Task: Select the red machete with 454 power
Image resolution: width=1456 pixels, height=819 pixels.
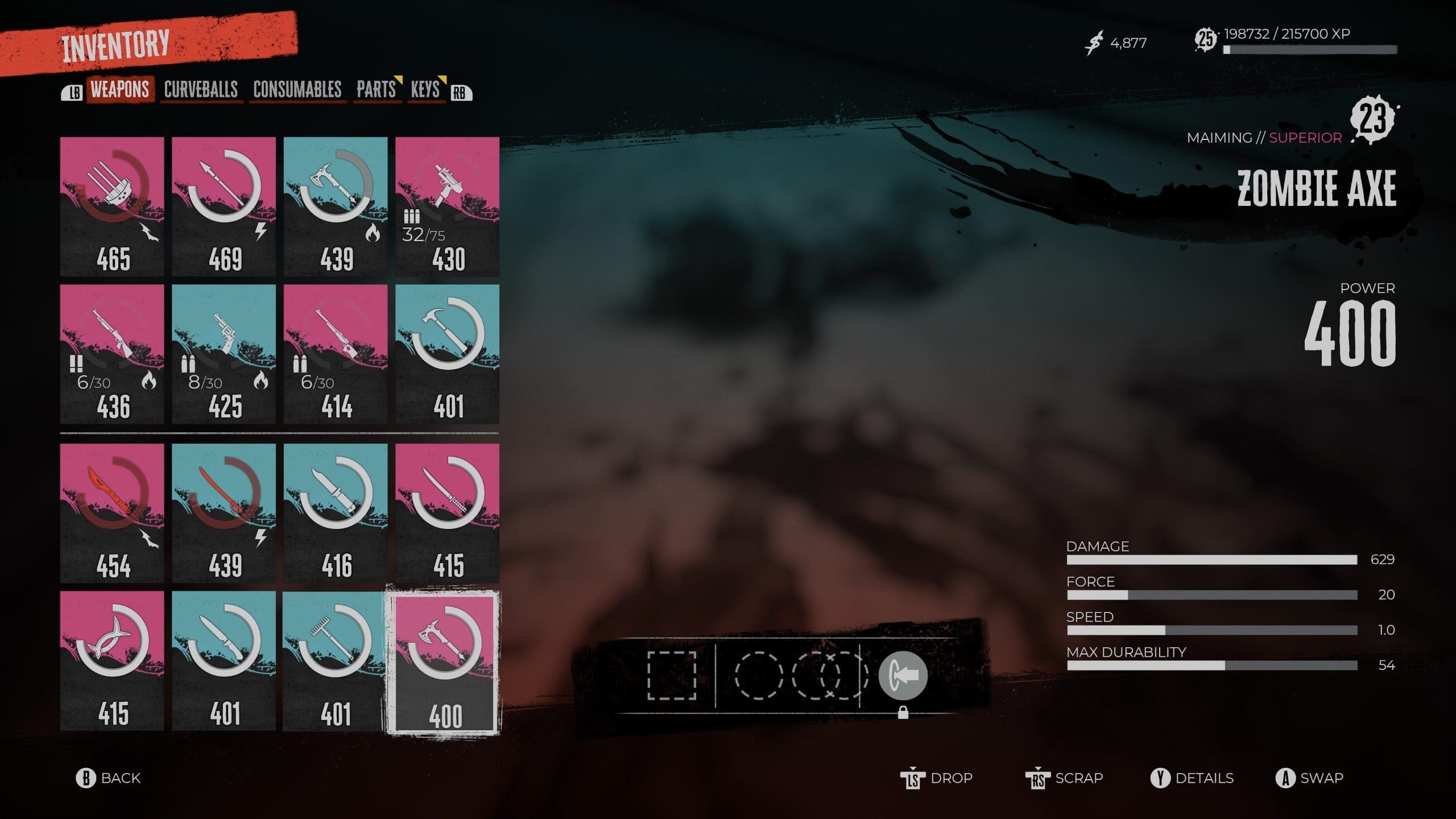Action: coord(112,513)
